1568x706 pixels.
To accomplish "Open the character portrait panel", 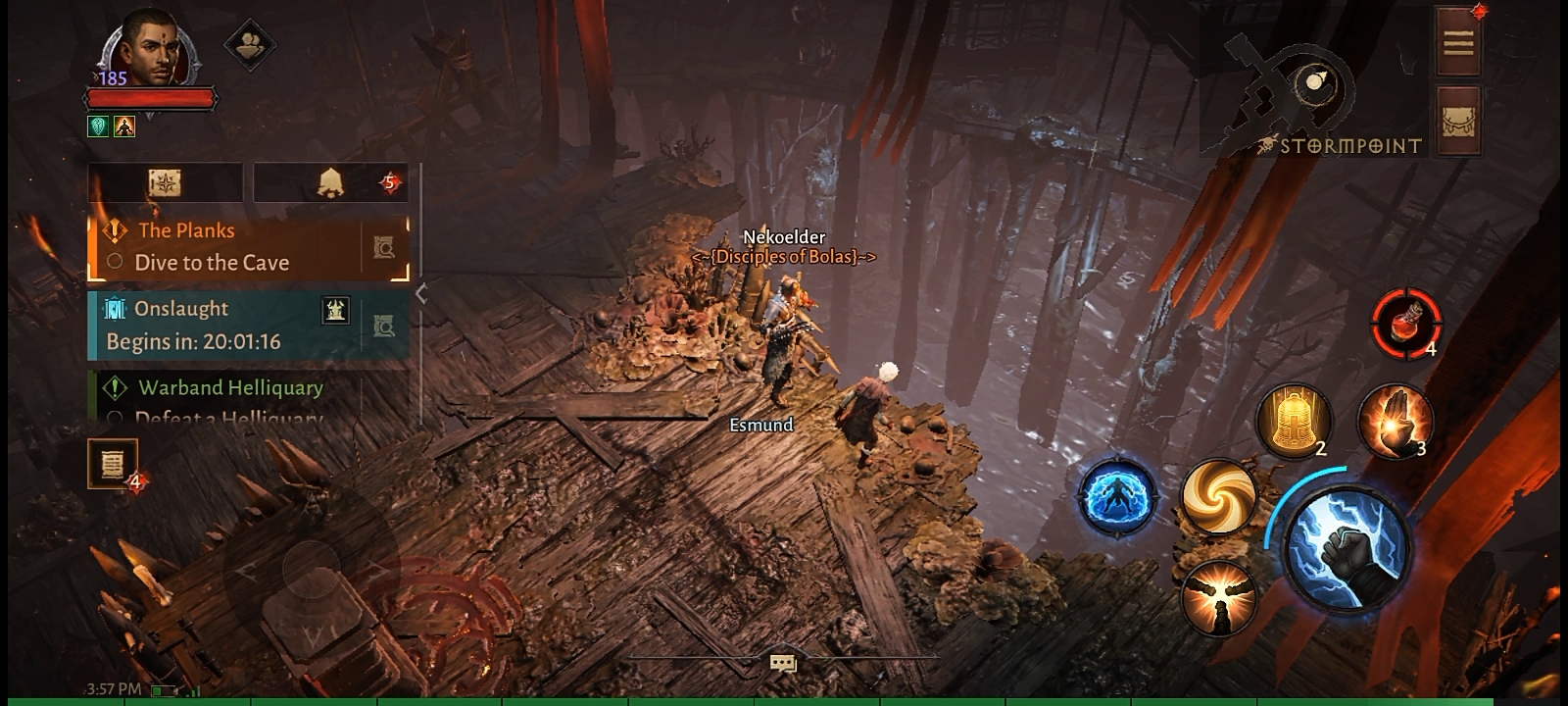I will (x=149, y=49).
